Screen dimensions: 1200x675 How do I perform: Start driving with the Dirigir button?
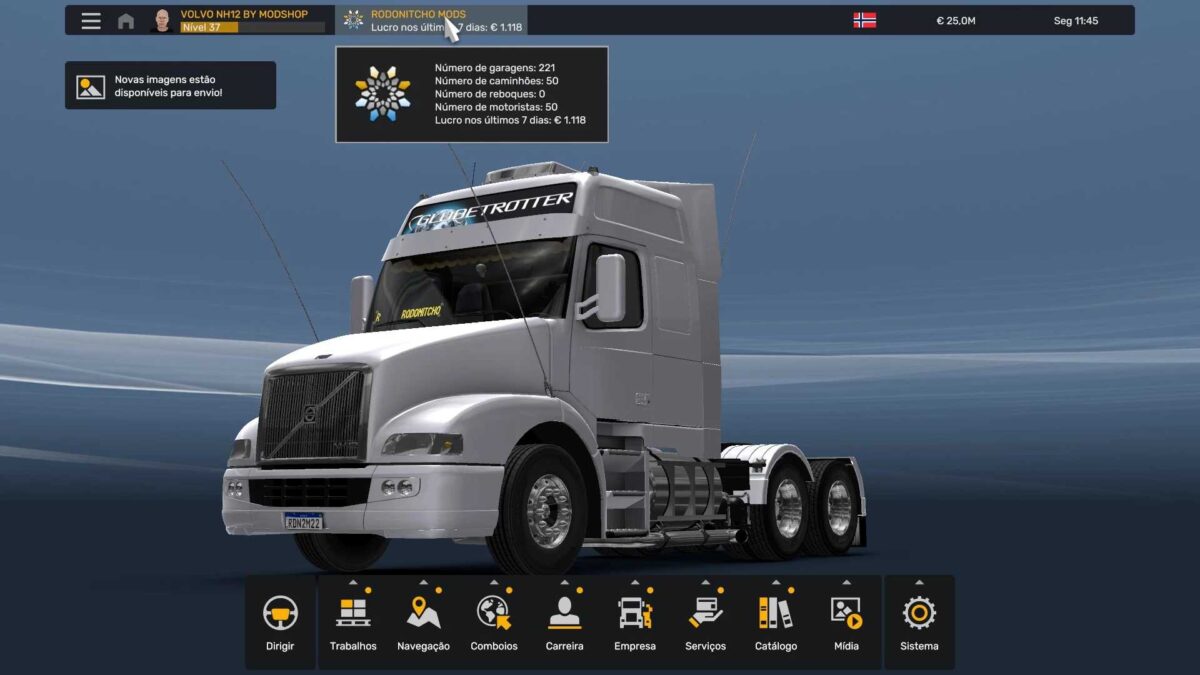click(280, 622)
